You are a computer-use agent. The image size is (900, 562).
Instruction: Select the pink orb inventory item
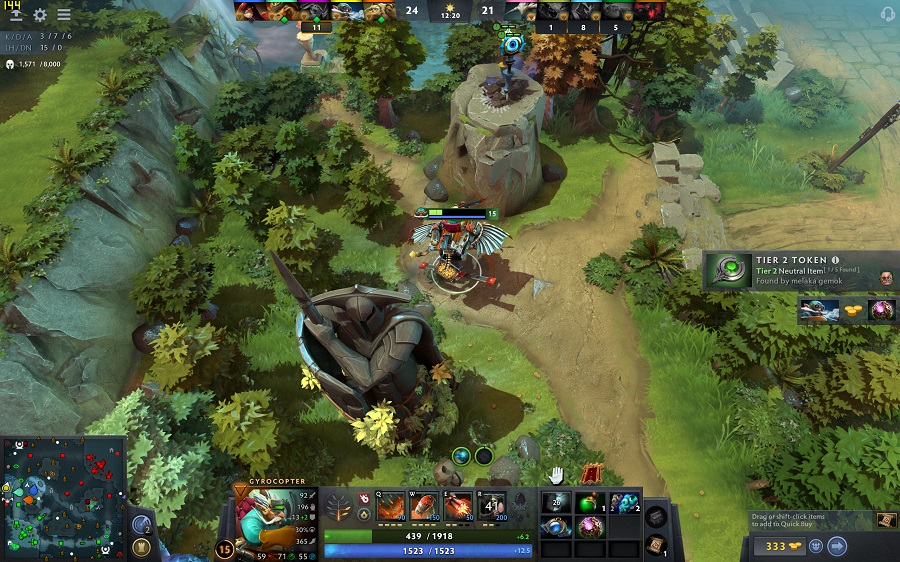coord(590,526)
